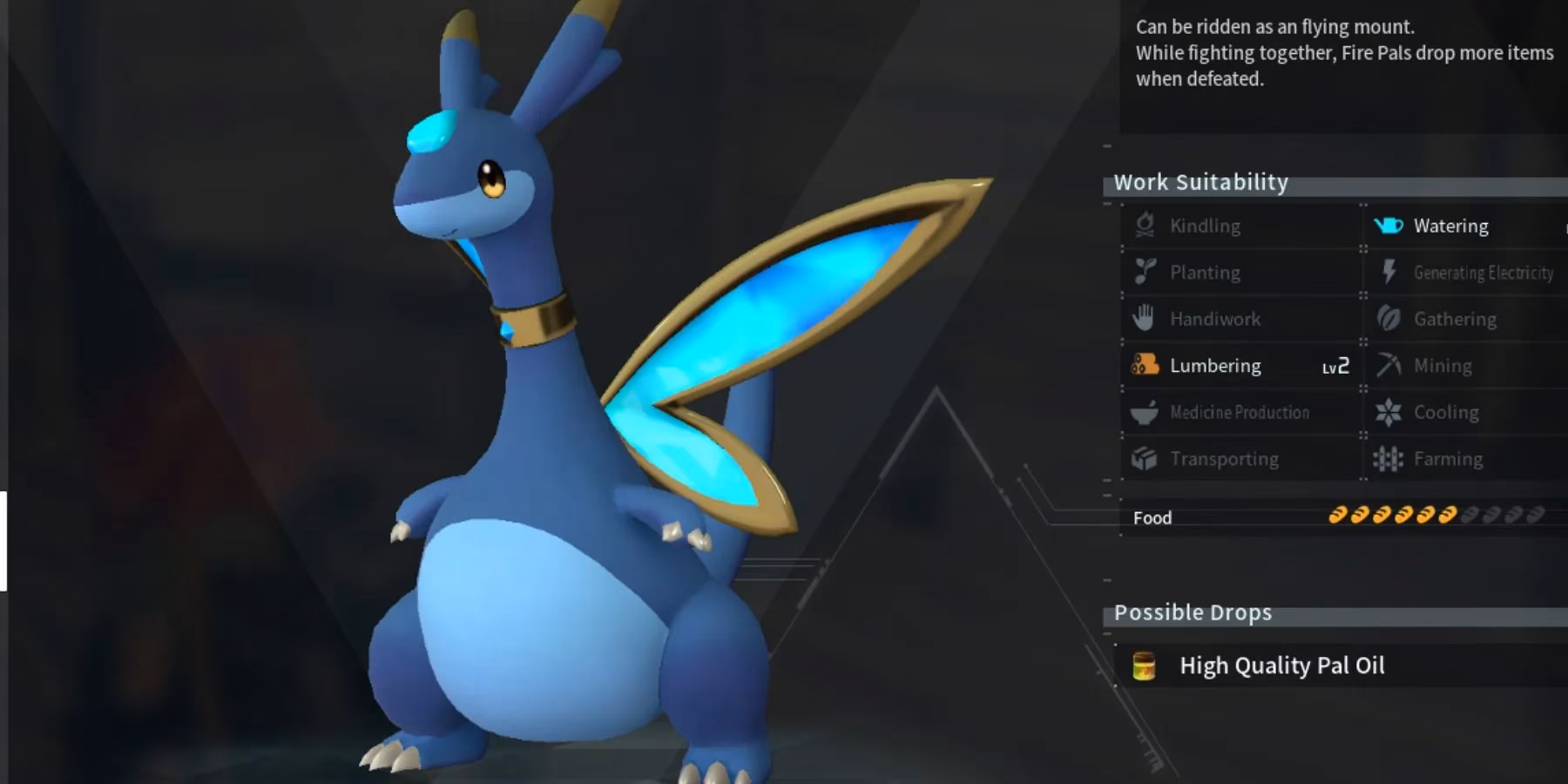Click the Cooling snowflake icon
1568x784 pixels.
tap(1390, 412)
